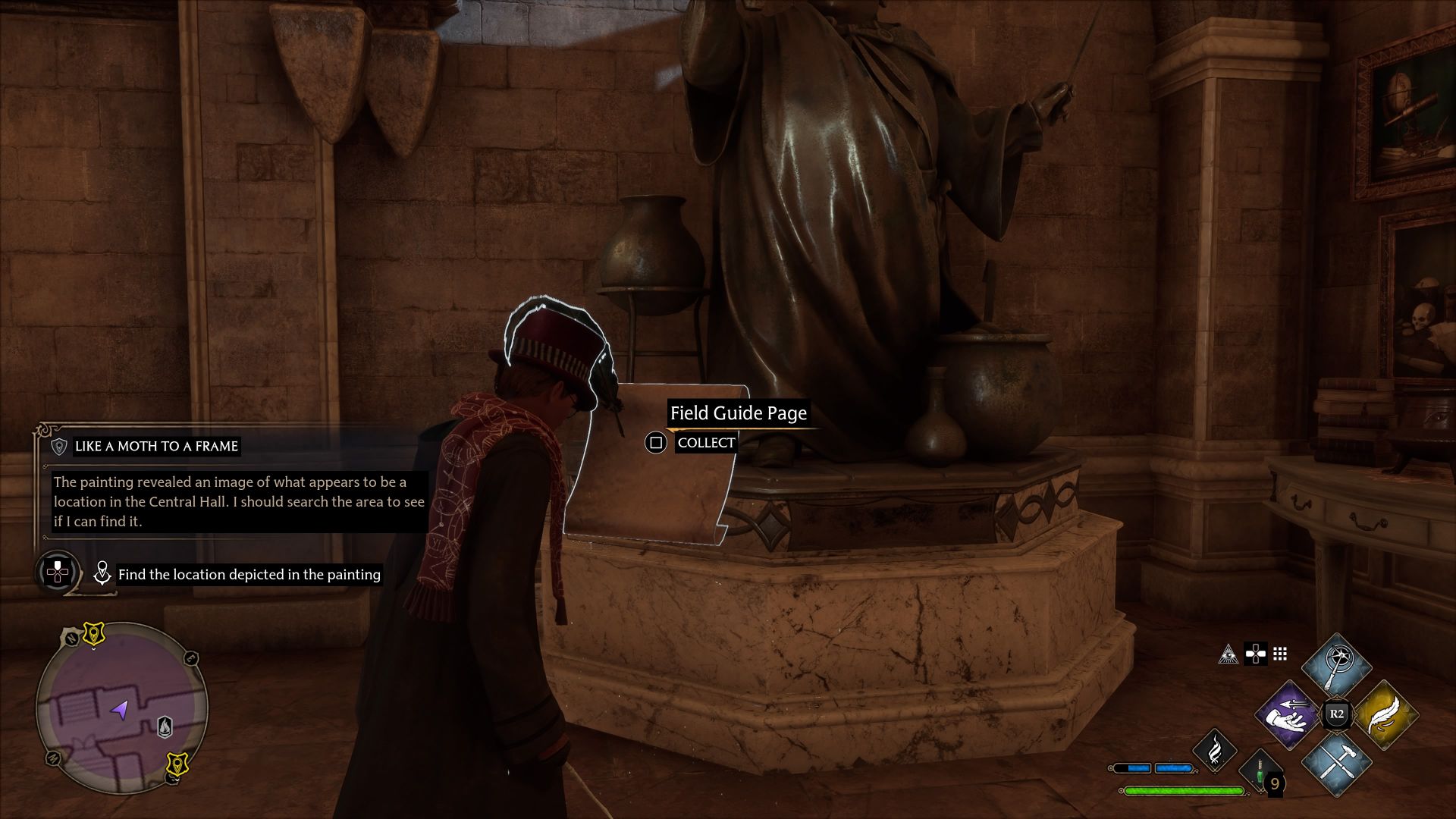Click COLLECT to grab the Field Guide Page
Viewport: 1456px width, 819px height.
click(707, 442)
